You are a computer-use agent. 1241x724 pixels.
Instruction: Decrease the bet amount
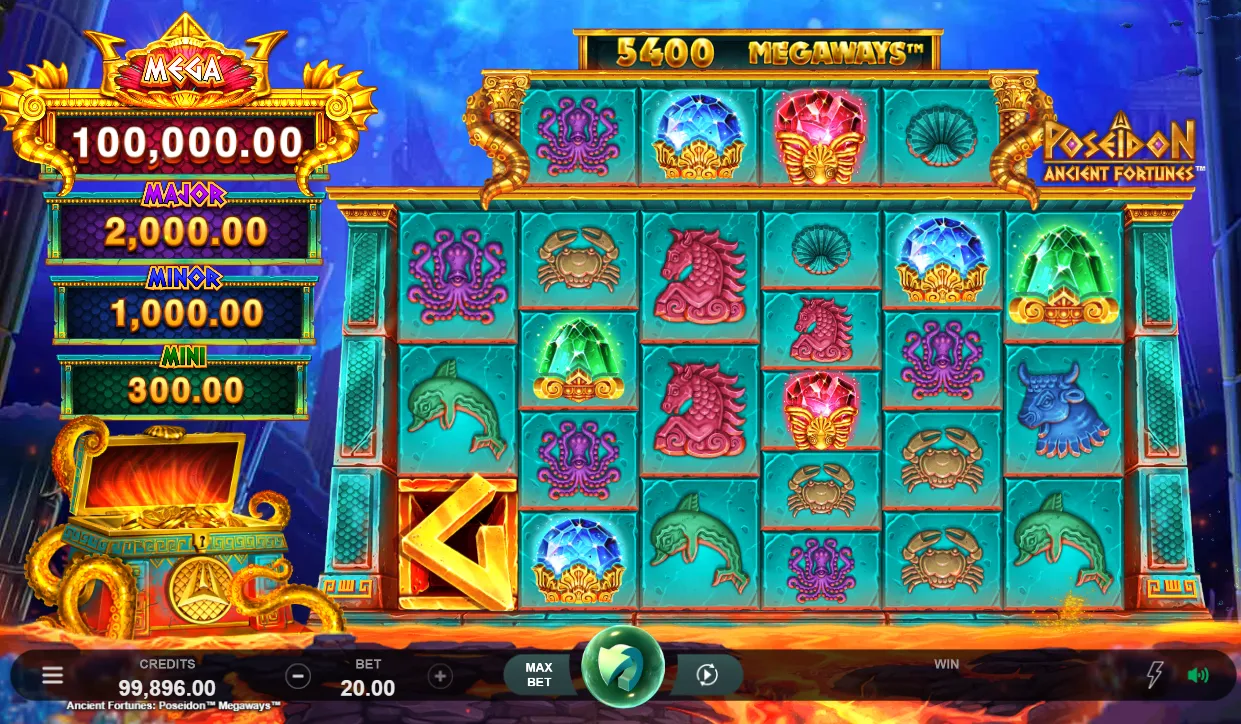[x=298, y=676]
